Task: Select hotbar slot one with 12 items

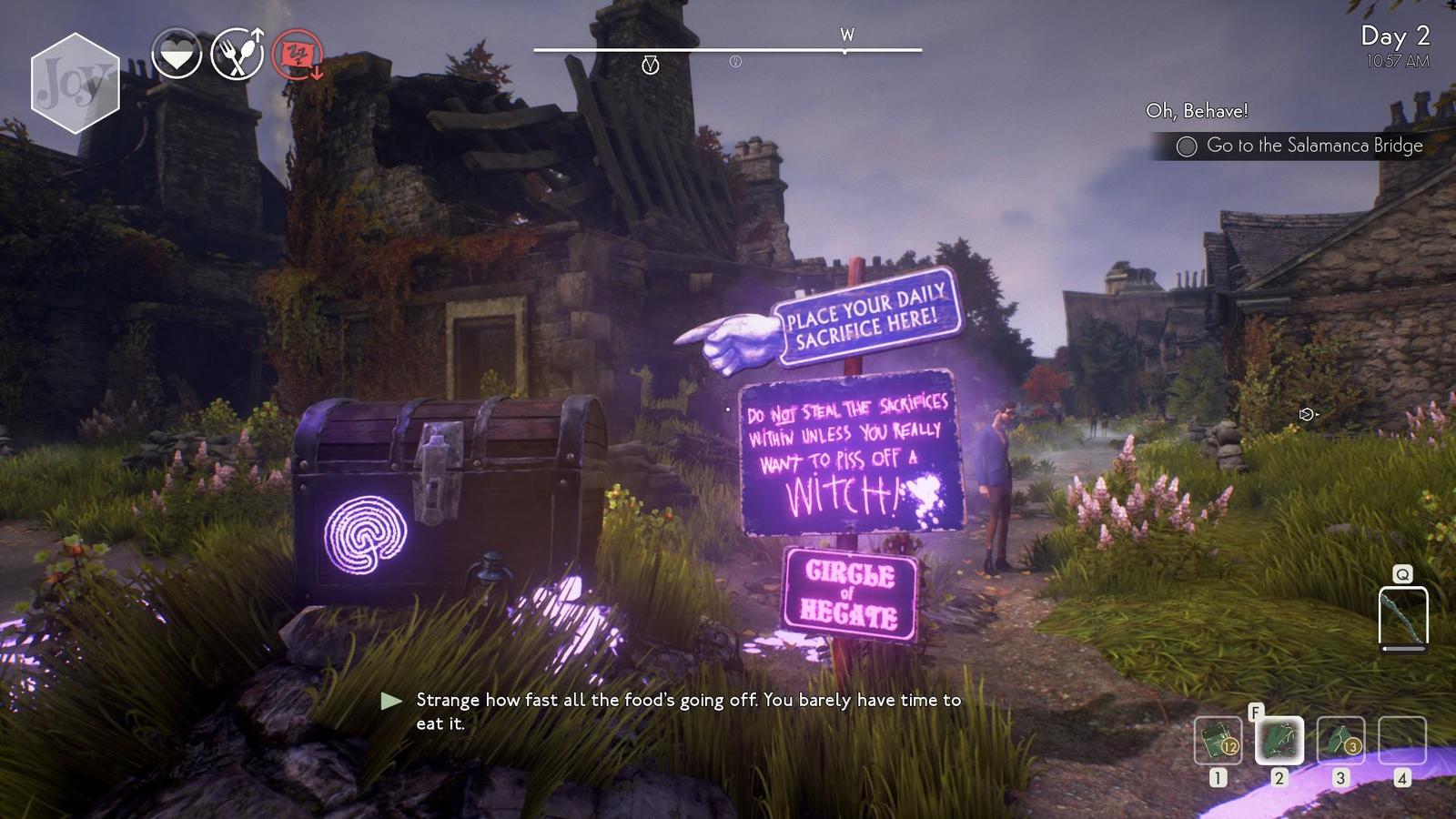Action: tap(1218, 741)
